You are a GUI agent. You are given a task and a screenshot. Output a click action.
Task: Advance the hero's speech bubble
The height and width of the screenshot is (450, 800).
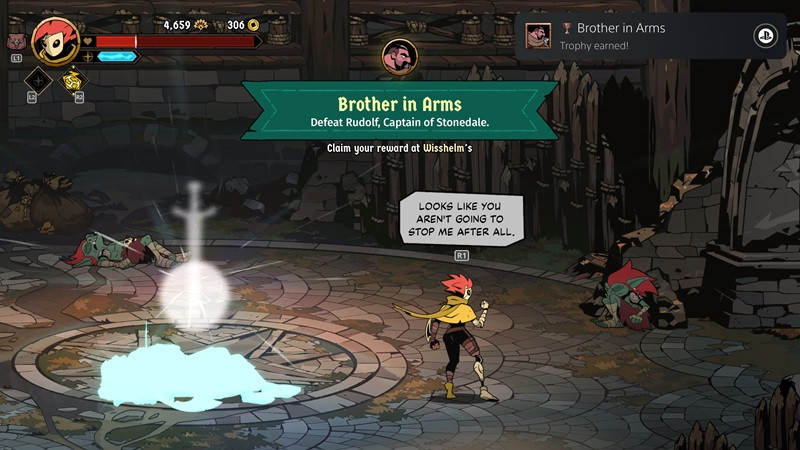click(x=461, y=216)
